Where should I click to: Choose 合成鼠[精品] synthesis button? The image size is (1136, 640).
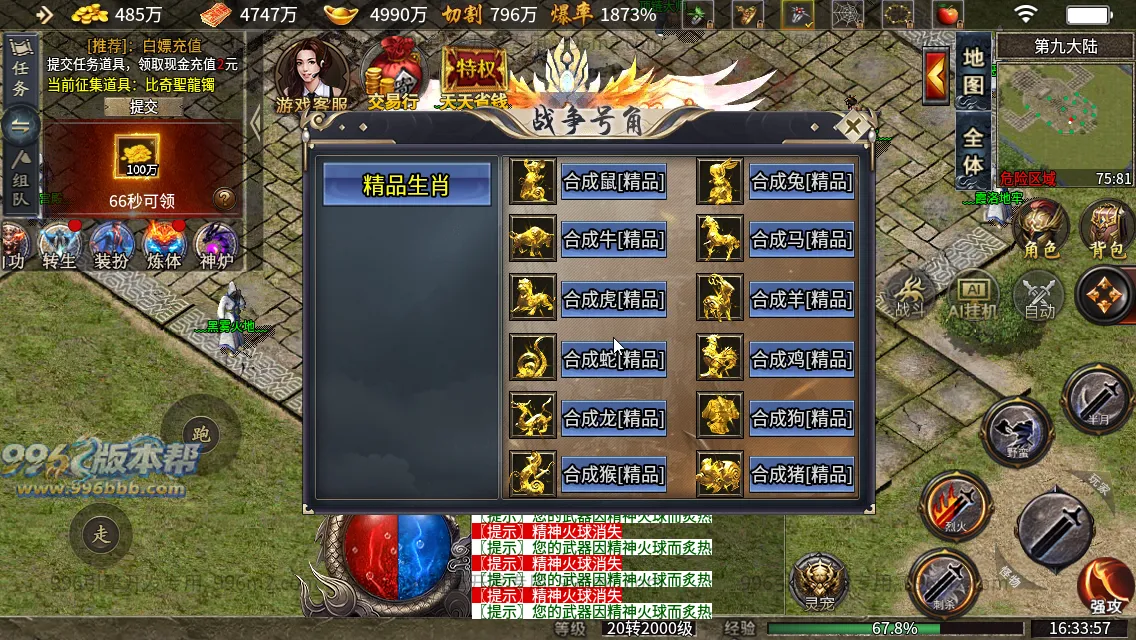tap(613, 182)
